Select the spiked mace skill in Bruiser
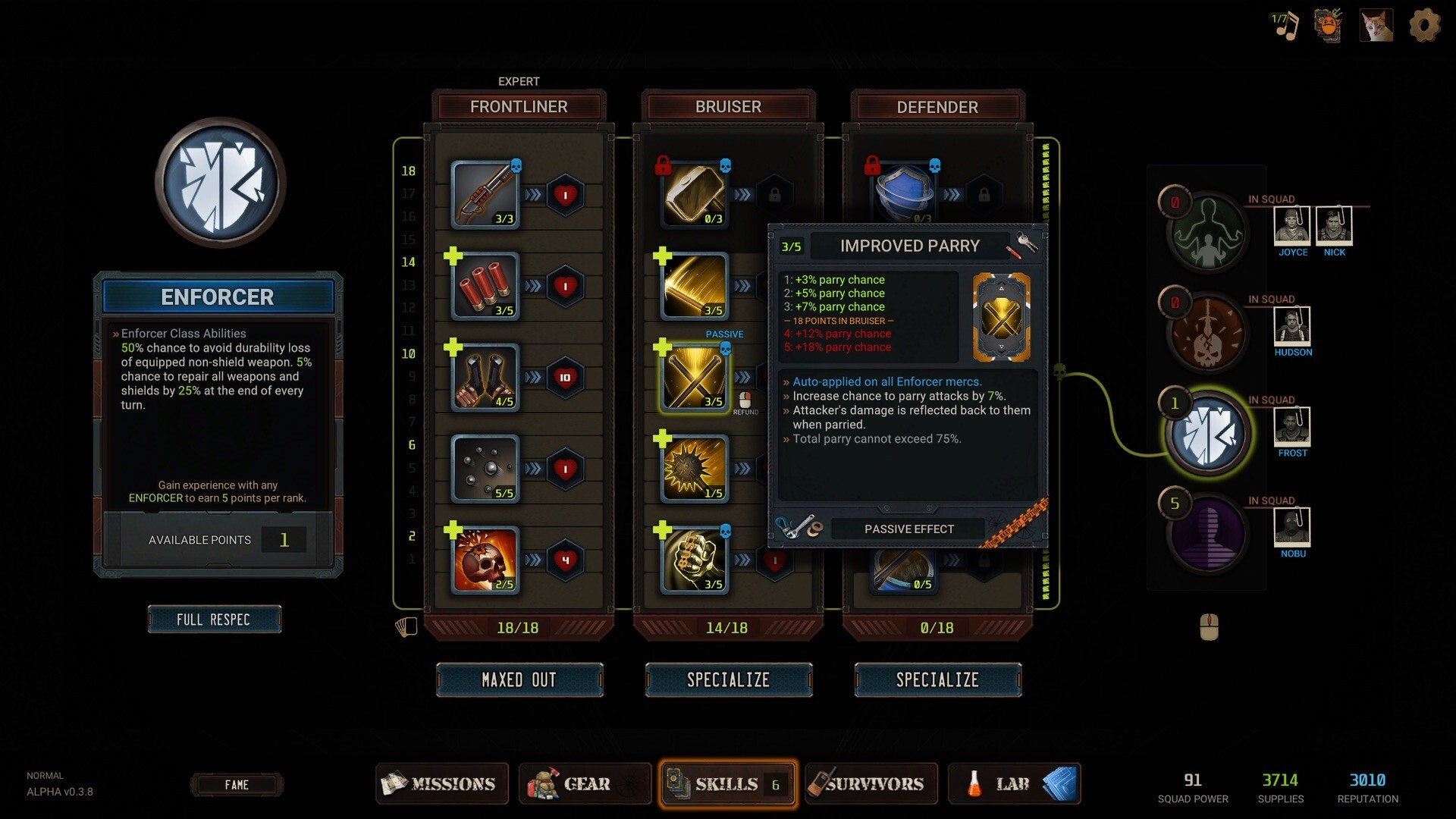Image resolution: width=1456 pixels, height=819 pixels. pos(694,469)
